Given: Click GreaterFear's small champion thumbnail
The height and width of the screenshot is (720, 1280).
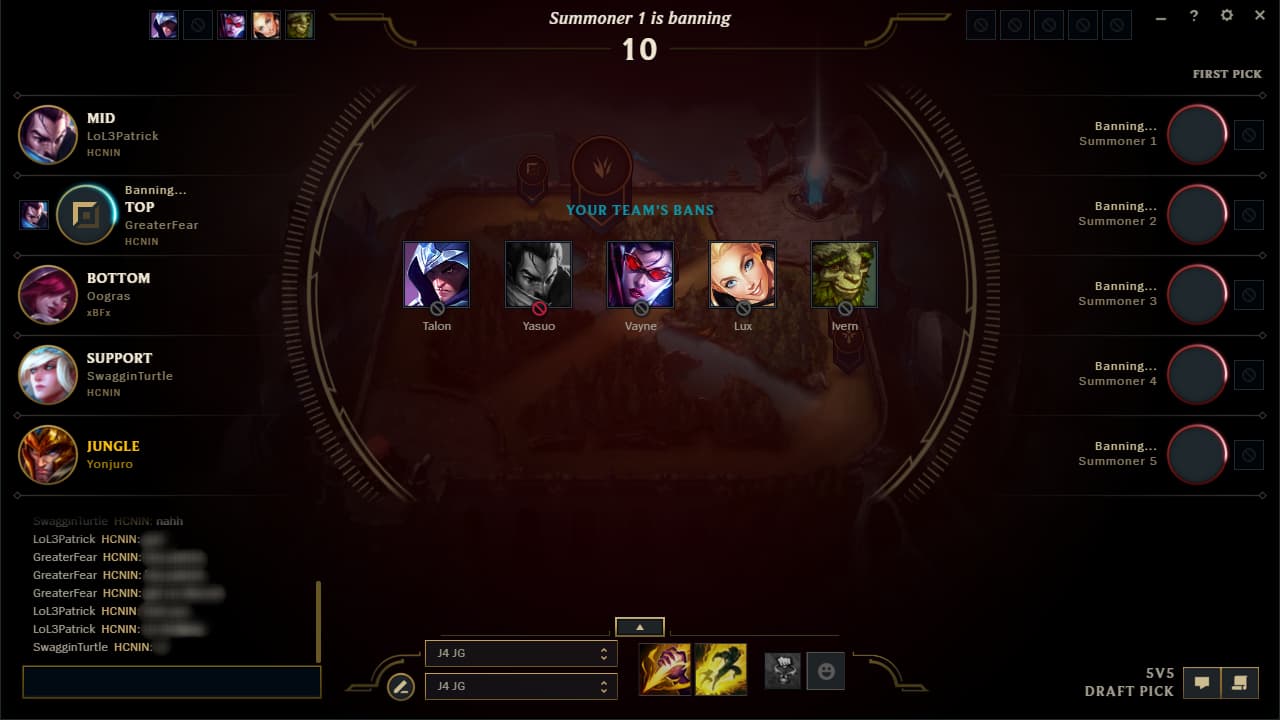Looking at the screenshot, I should pos(33,214).
